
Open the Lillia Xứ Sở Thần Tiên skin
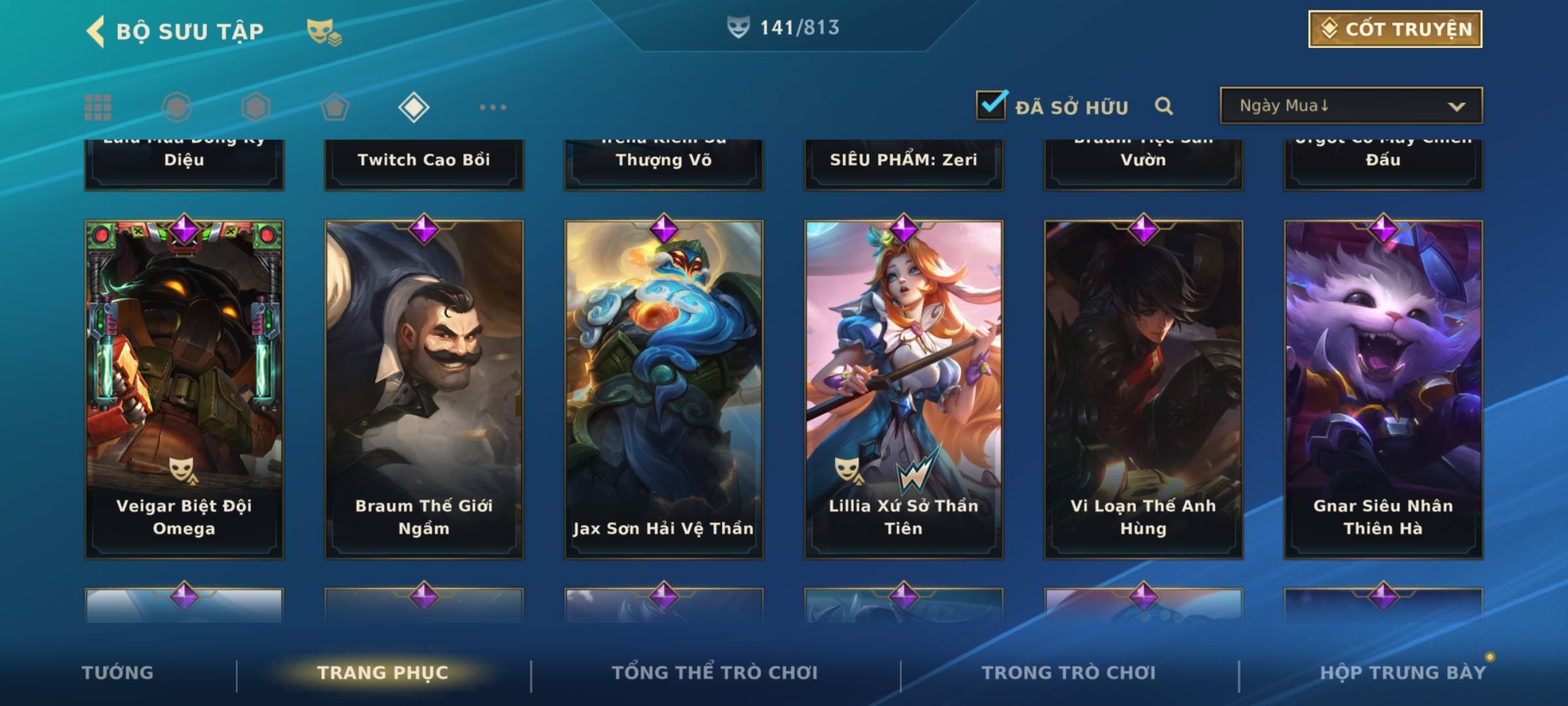point(904,389)
